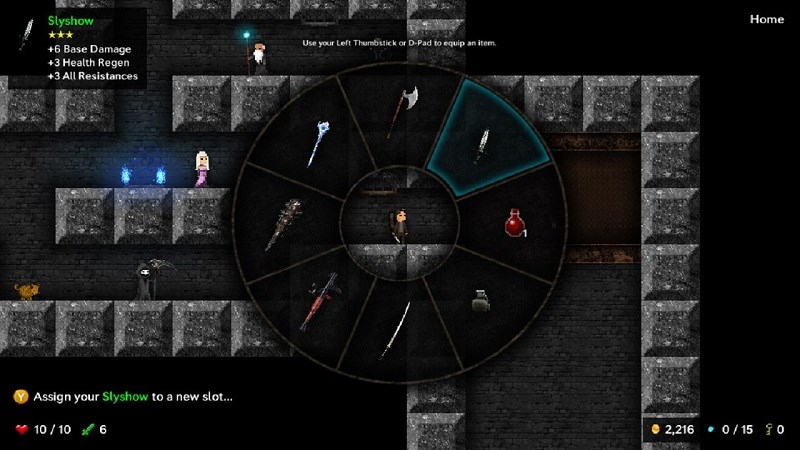Choose the red crossbow weapon slot
Image resolution: width=800 pixels, height=450 pixels.
pos(319,298)
